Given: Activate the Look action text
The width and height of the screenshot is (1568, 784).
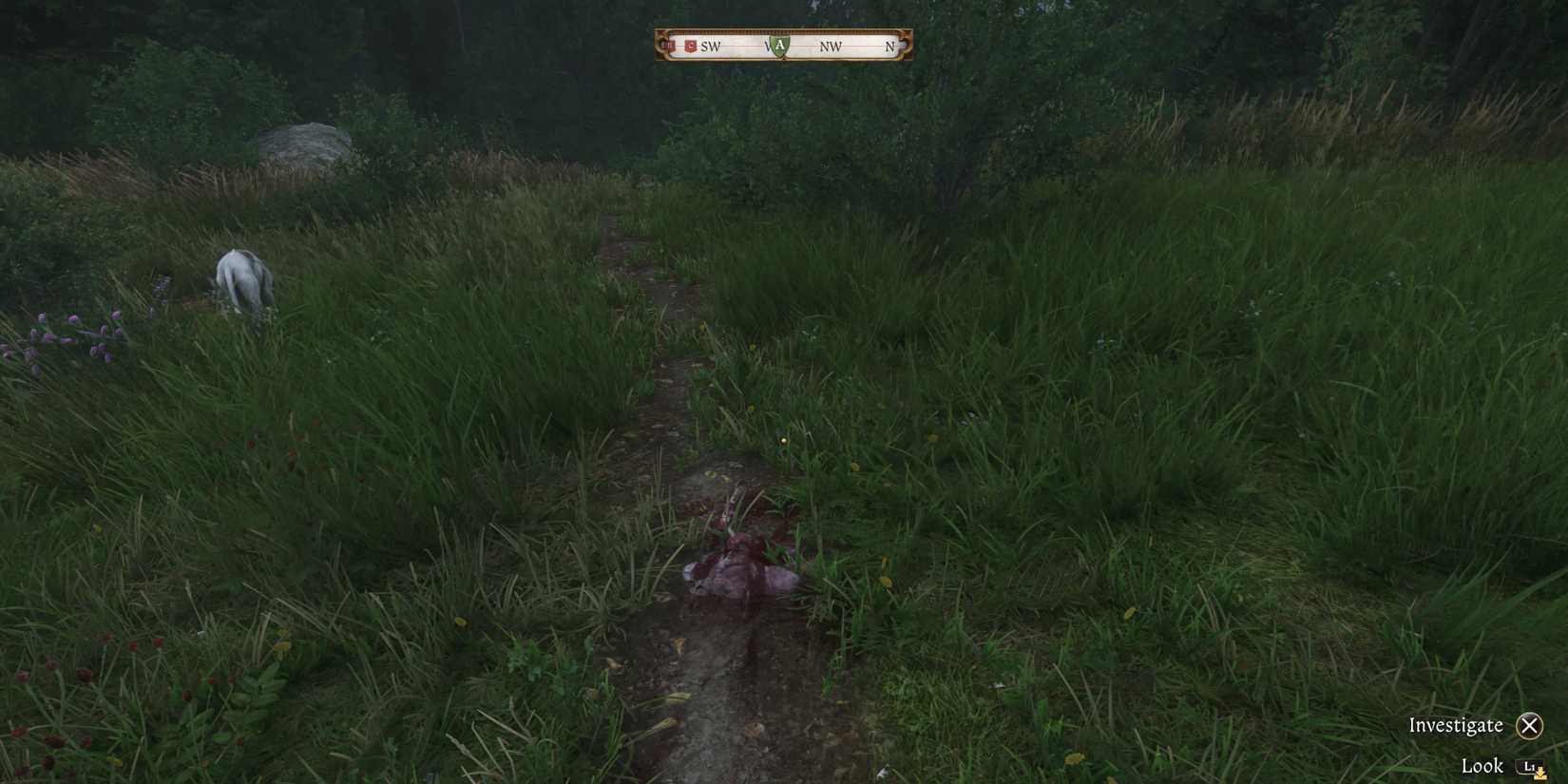Looking at the screenshot, I should click(x=1482, y=765).
